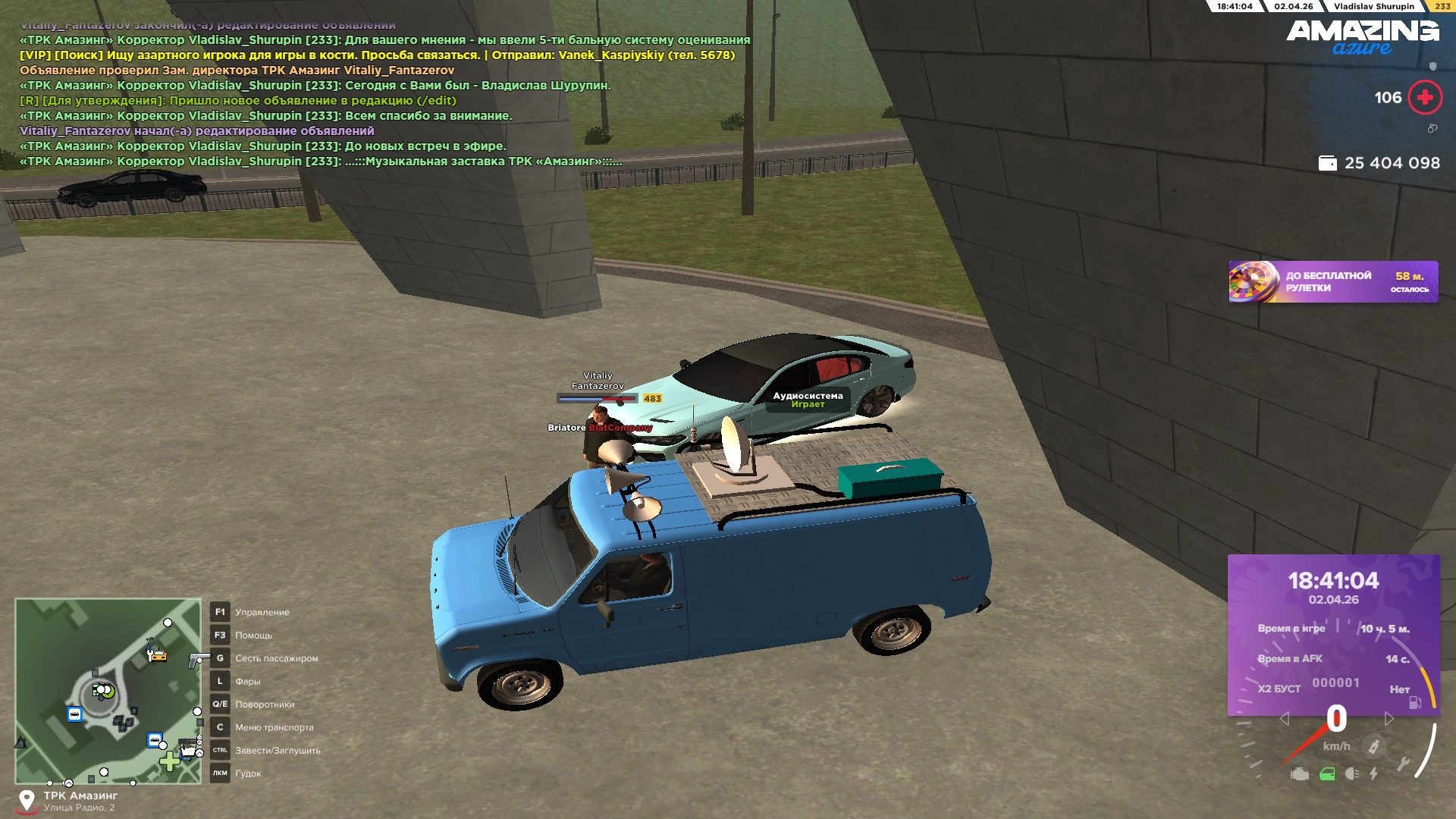Click the Vladislav Shurupin name tab
Viewport: 1456px width, 819px height.
point(1373,6)
